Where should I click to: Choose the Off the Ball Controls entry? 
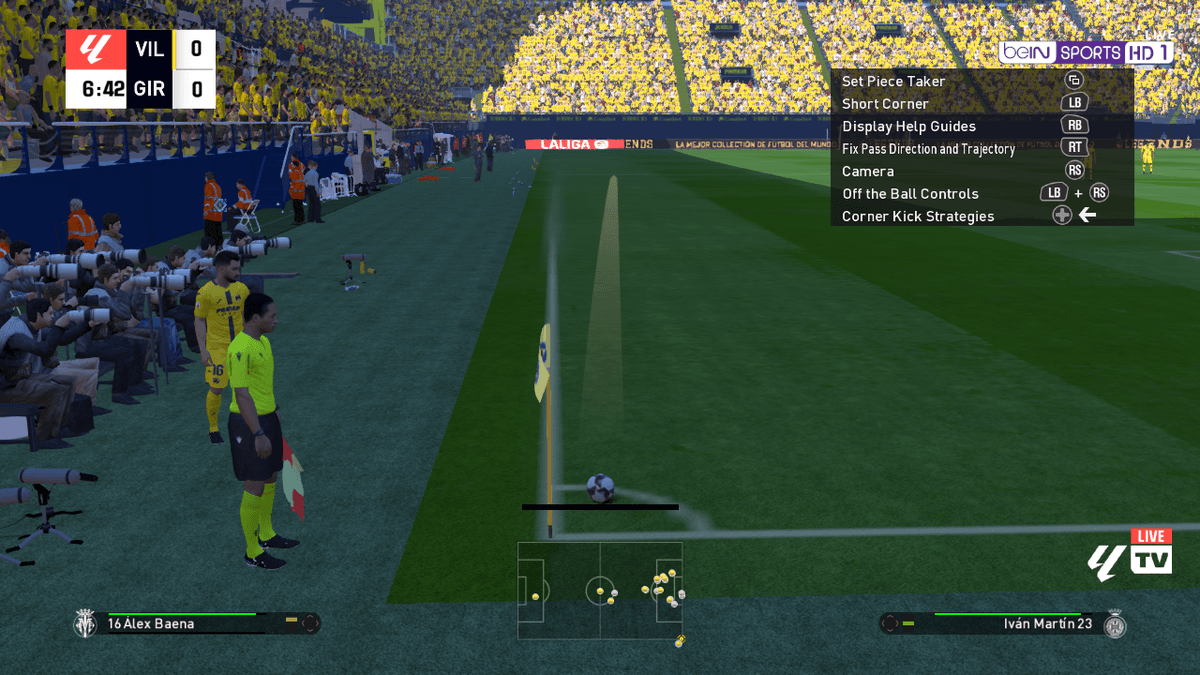[x=910, y=194]
